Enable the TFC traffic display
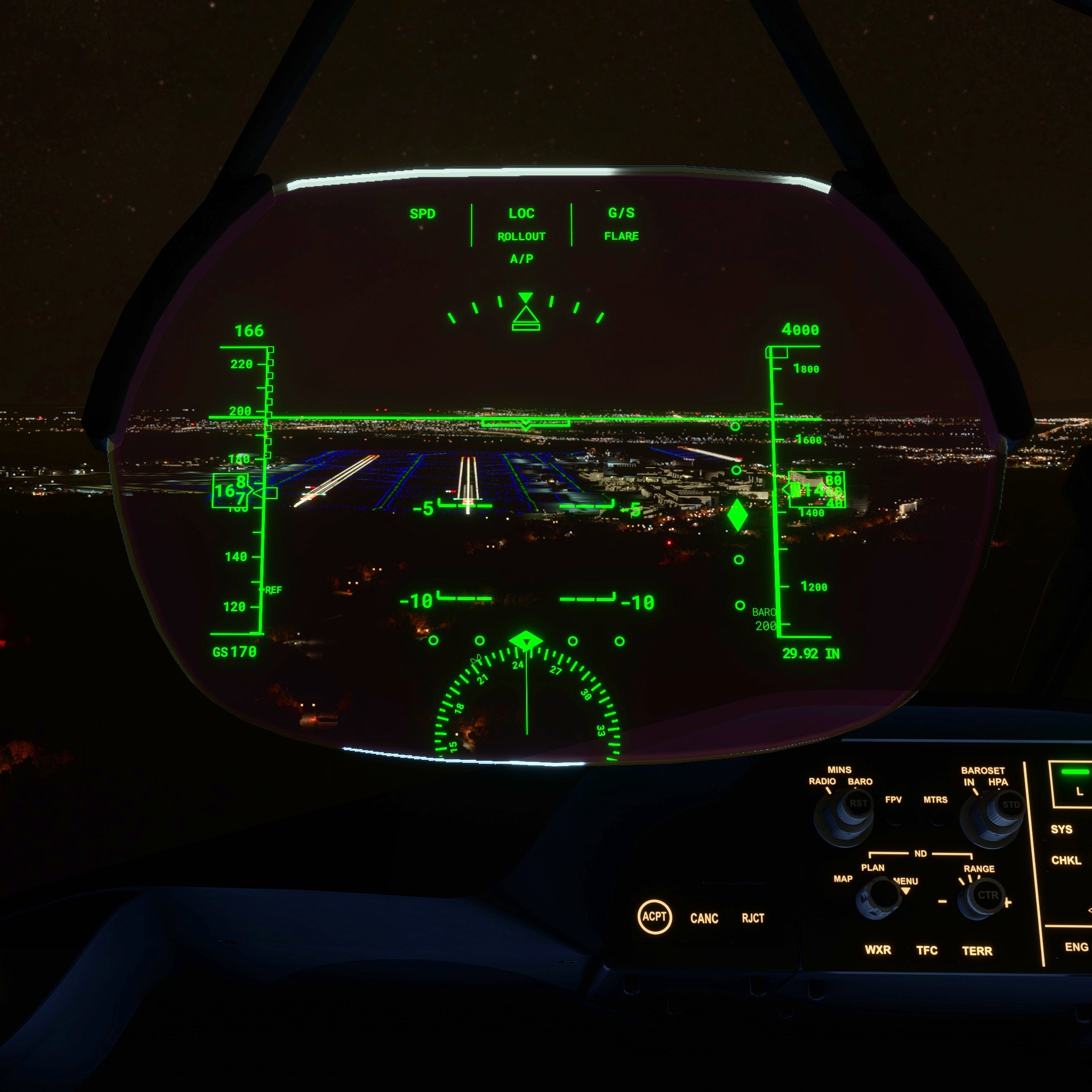The height and width of the screenshot is (1092, 1092). pos(929,950)
